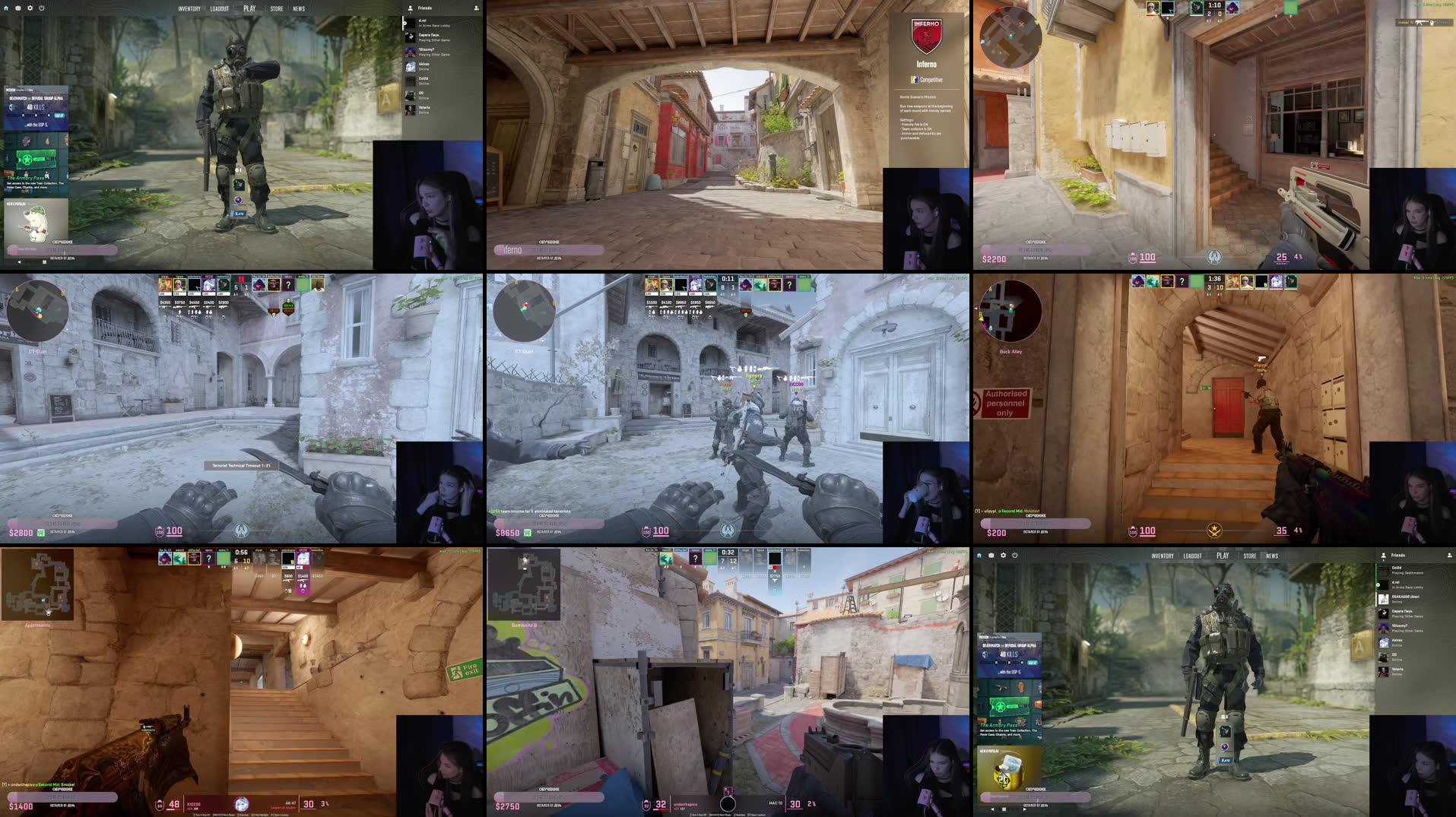Image resolution: width=1456 pixels, height=817 pixels.
Task: Click the home icon in the top-left menu
Action: [6, 8]
